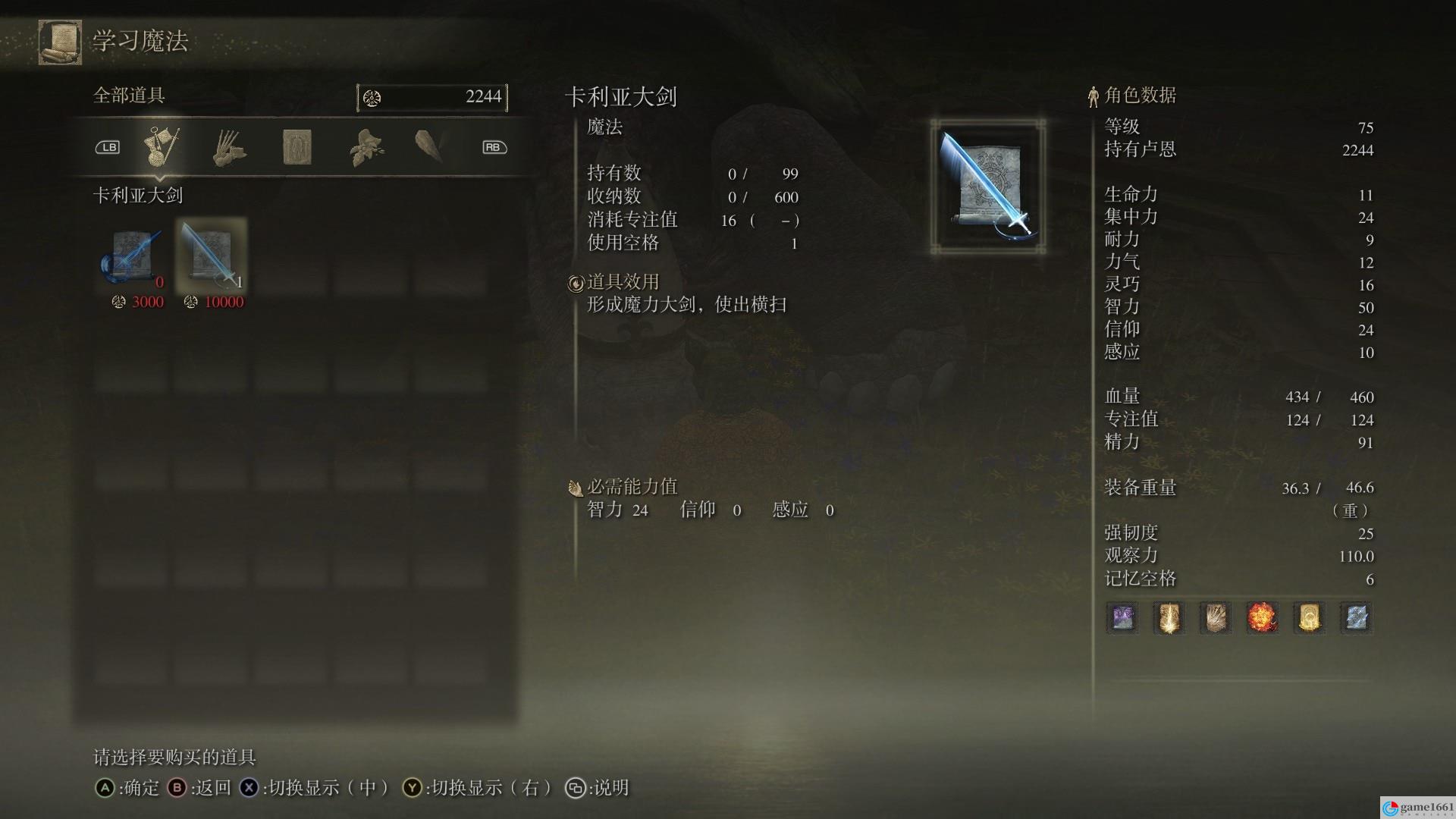
Task: Click the large Carian Greatsword preview image
Action: (x=988, y=187)
